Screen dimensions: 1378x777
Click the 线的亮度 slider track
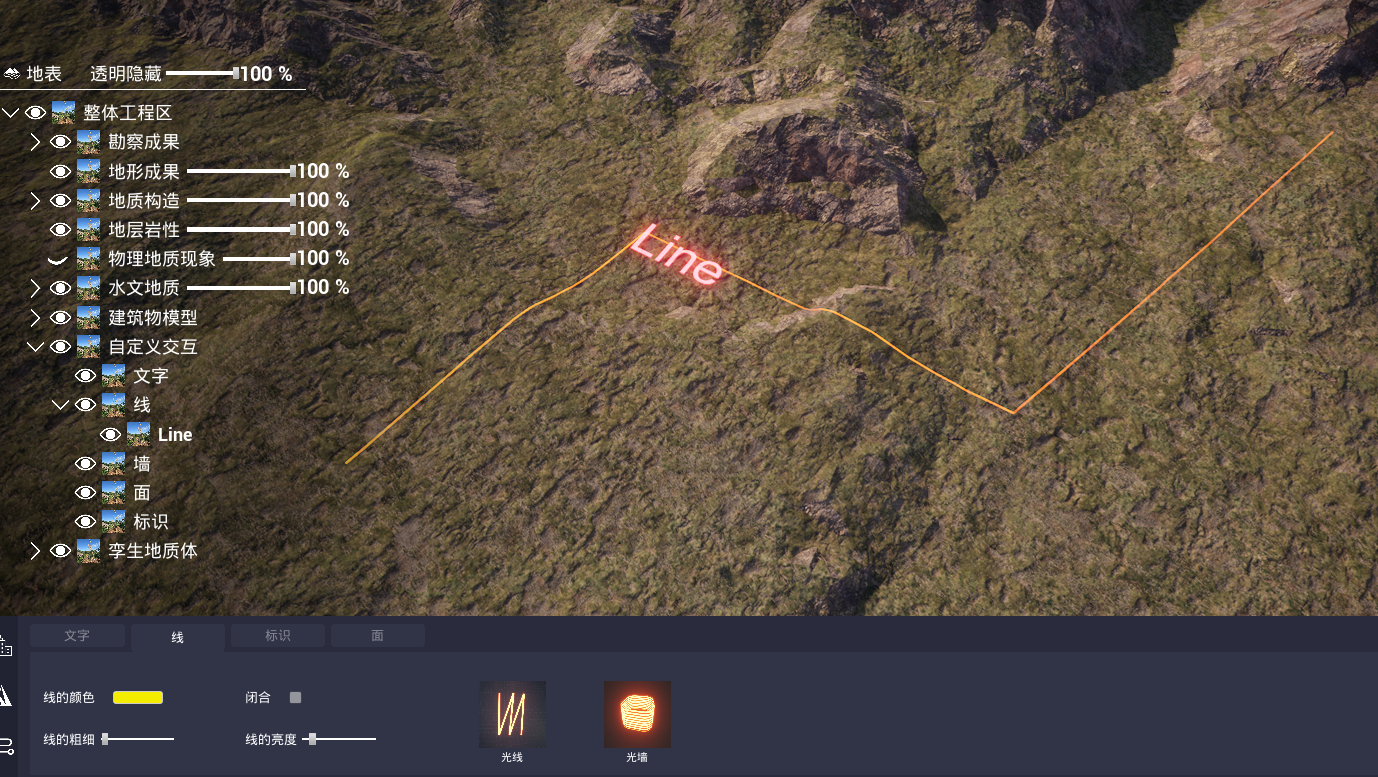click(340, 739)
